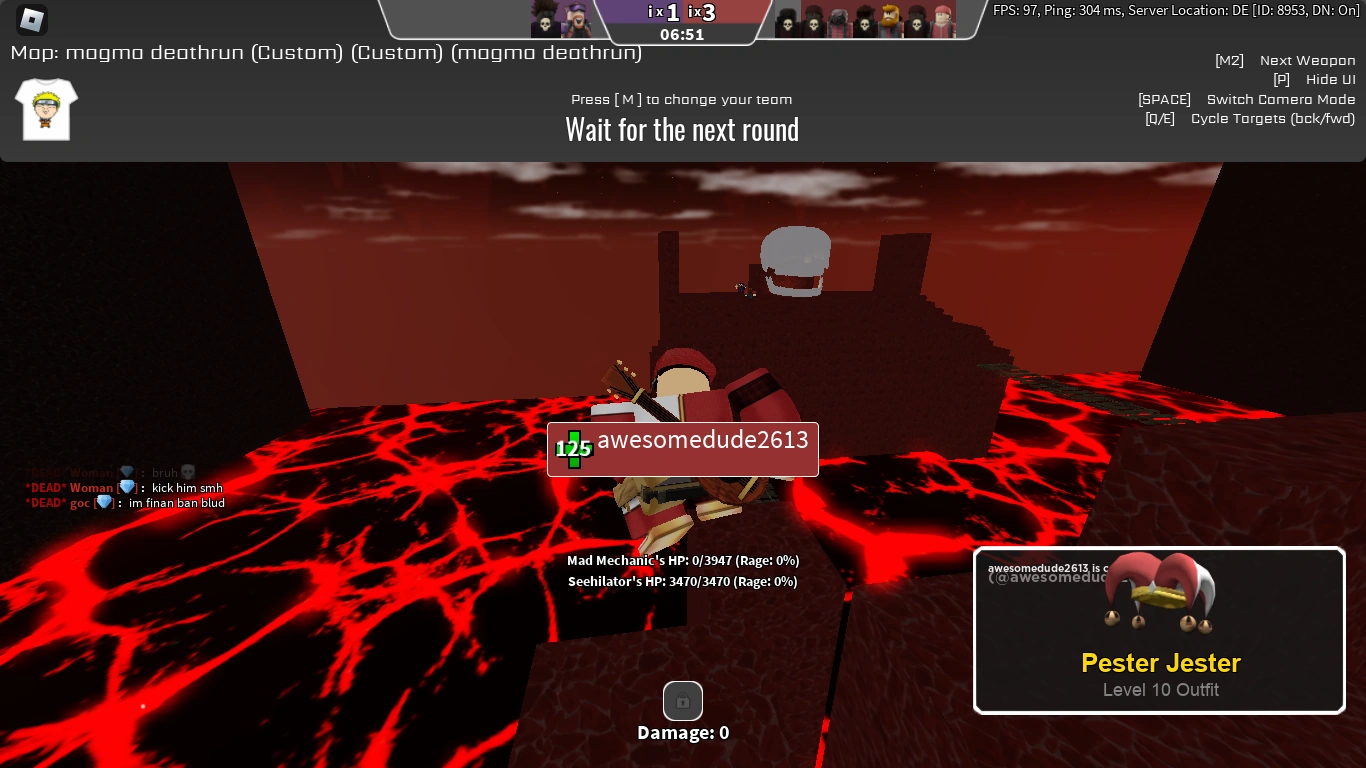Toggle Cycle Targets via the [Q/E] label
The height and width of the screenshot is (768, 1366).
pyautogui.click(x=1160, y=118)
